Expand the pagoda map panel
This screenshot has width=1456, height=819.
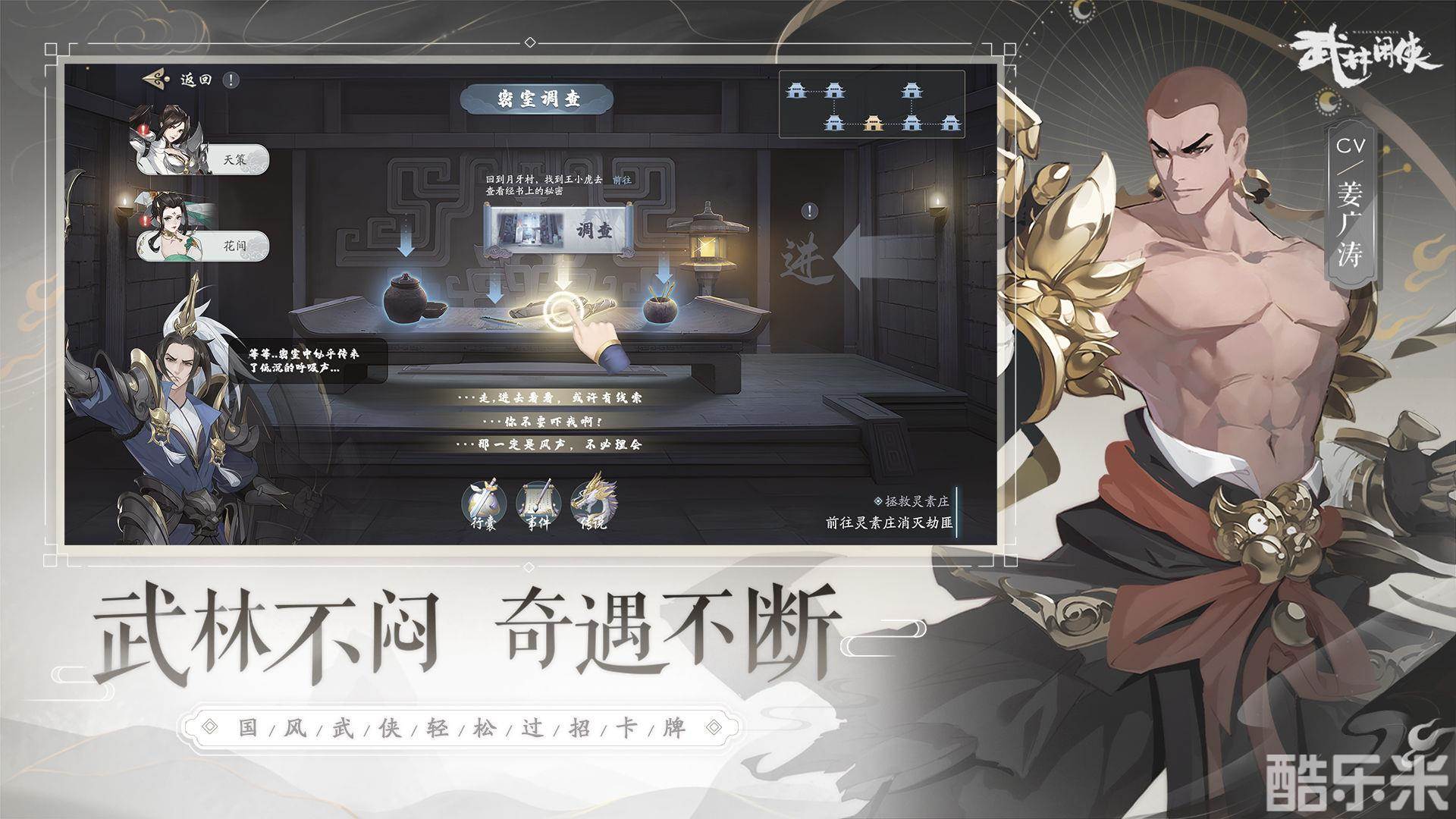[872, 105]
